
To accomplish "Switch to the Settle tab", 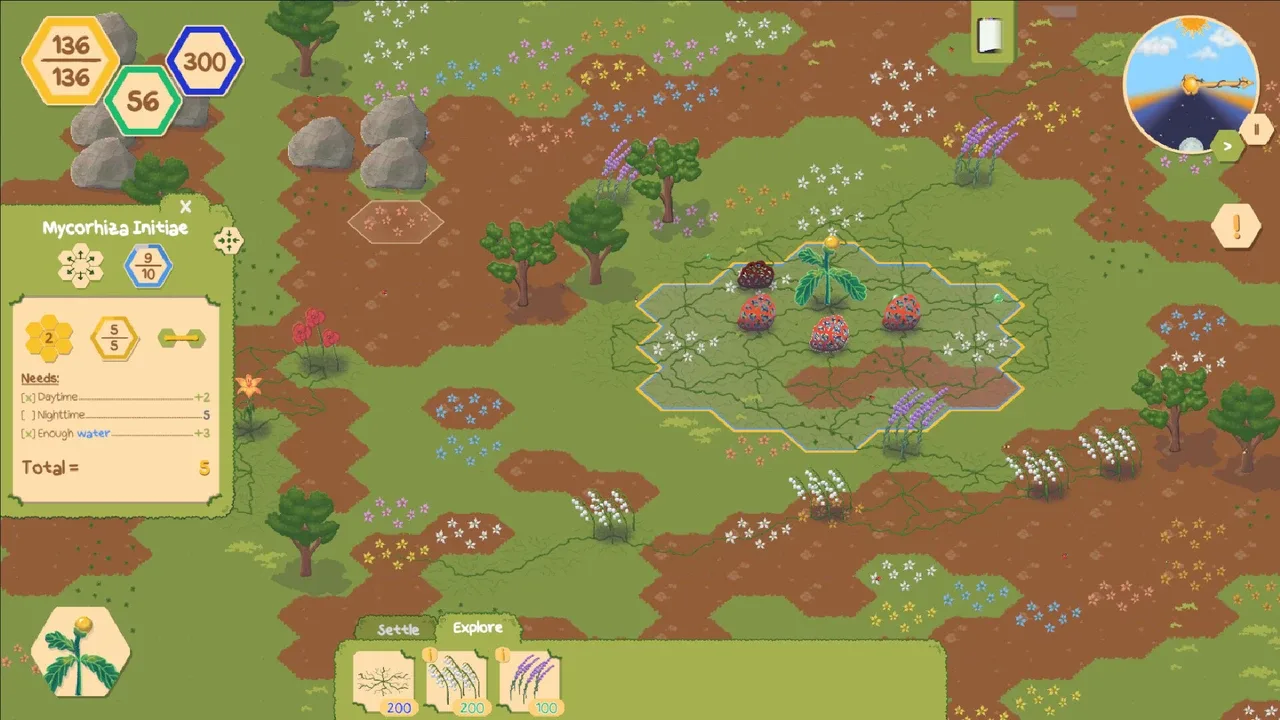I will click(398, 630).
